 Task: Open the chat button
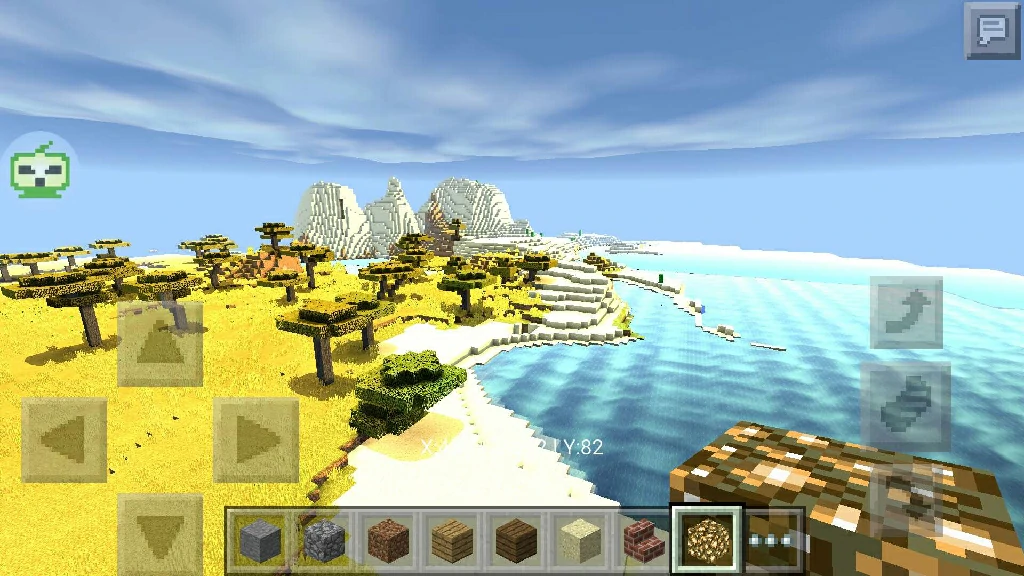point(992,30)
